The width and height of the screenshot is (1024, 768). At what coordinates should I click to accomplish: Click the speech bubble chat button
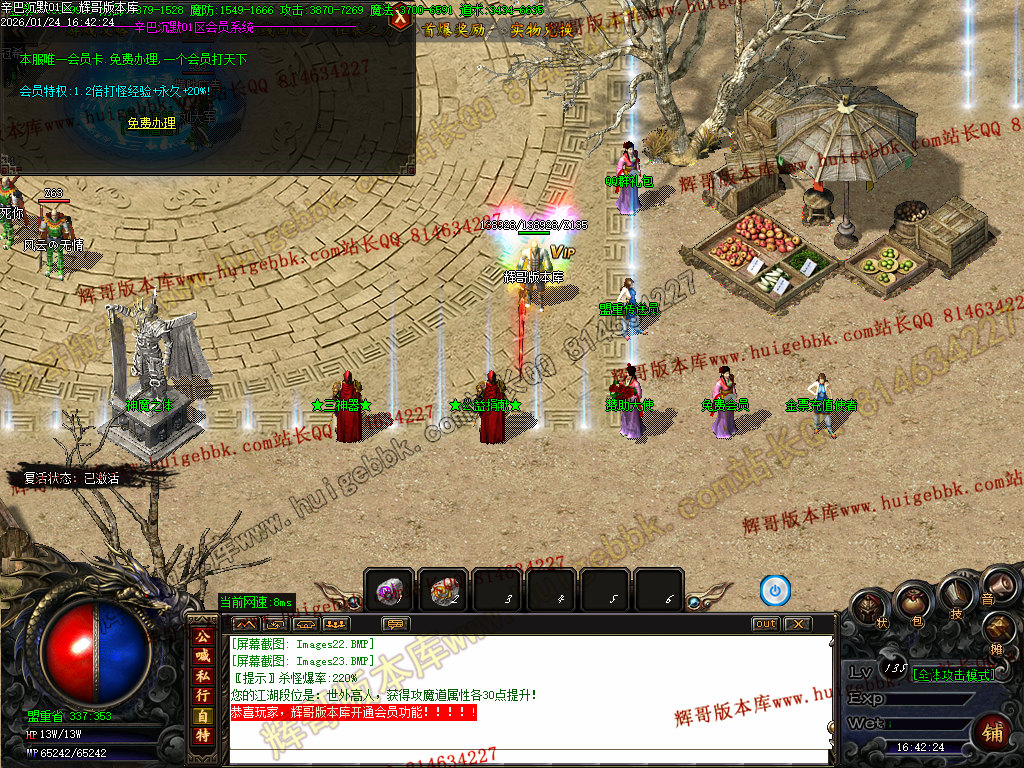click(x=397, y=624)
